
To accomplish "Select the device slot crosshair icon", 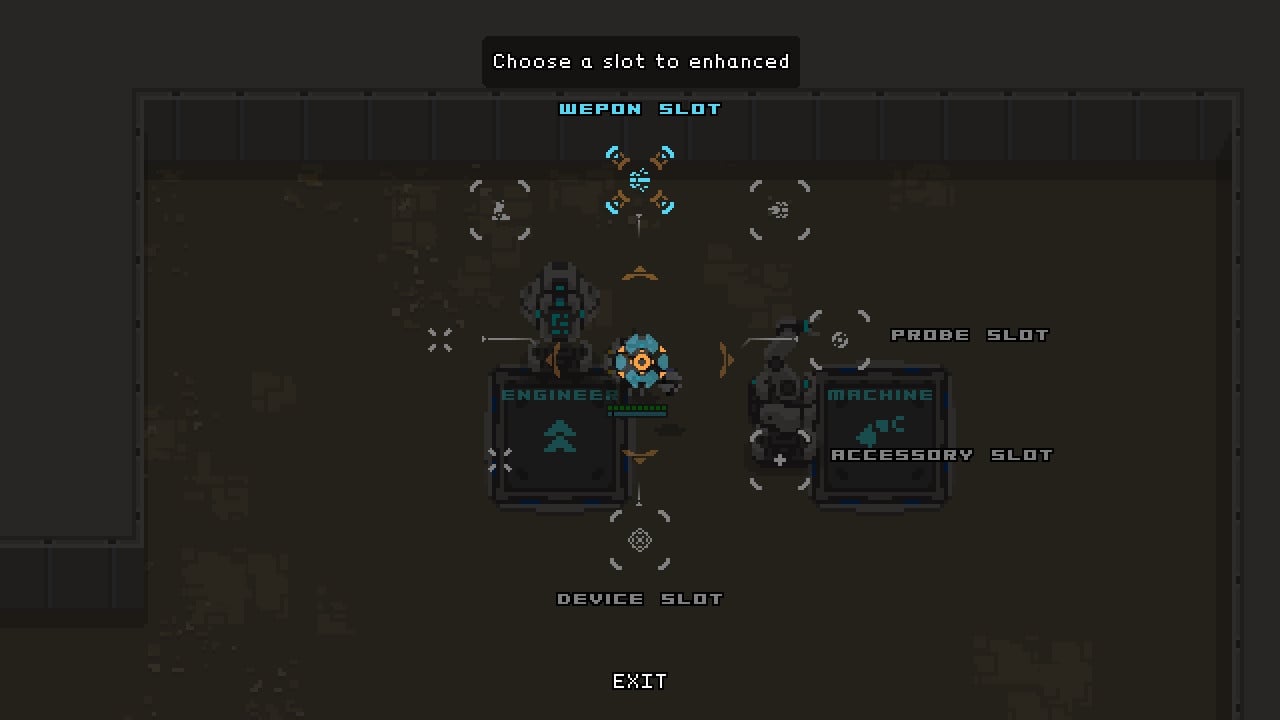I will (x=640, y=540).
